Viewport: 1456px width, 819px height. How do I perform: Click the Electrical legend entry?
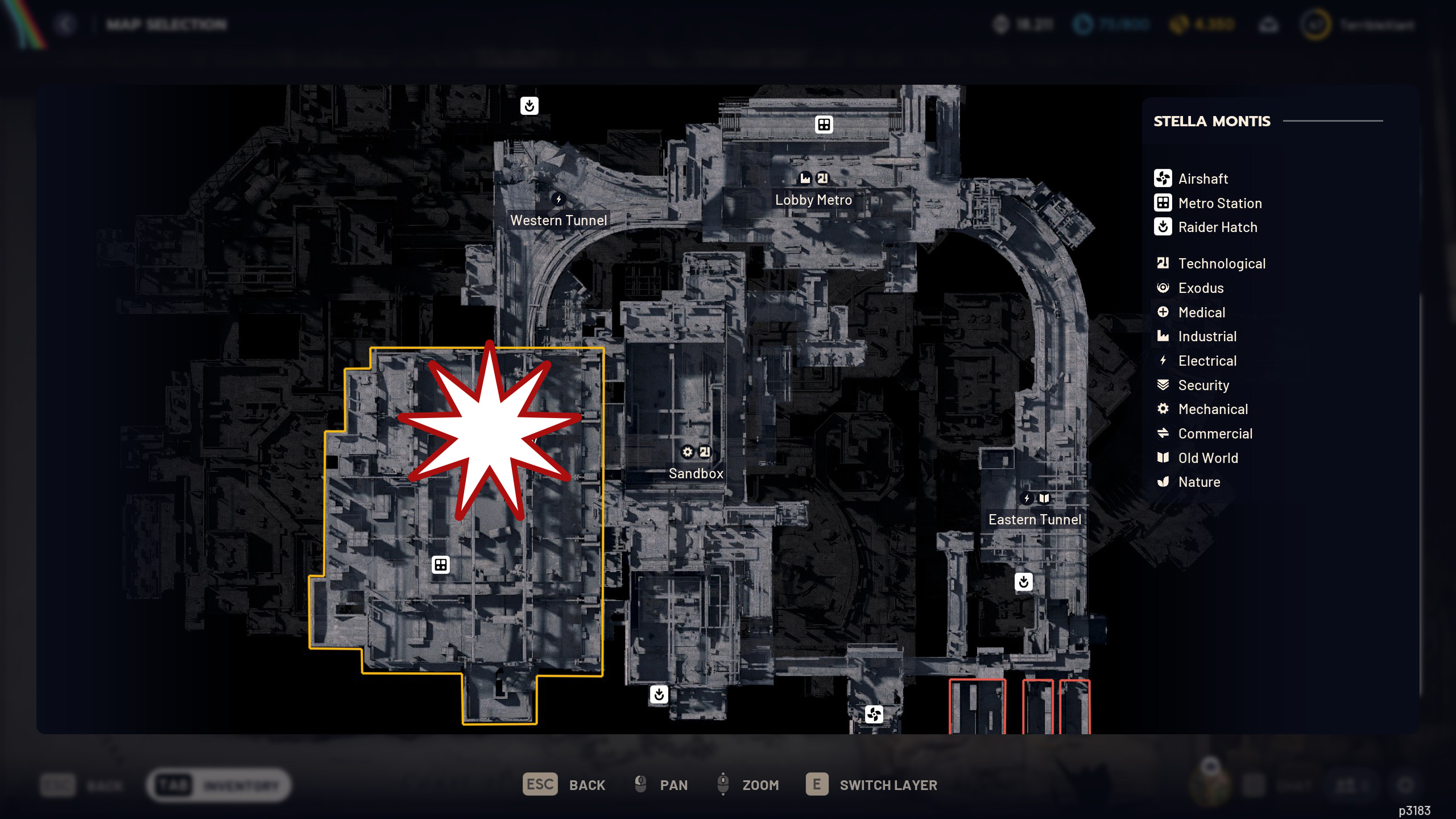[x=1207, y=361]
